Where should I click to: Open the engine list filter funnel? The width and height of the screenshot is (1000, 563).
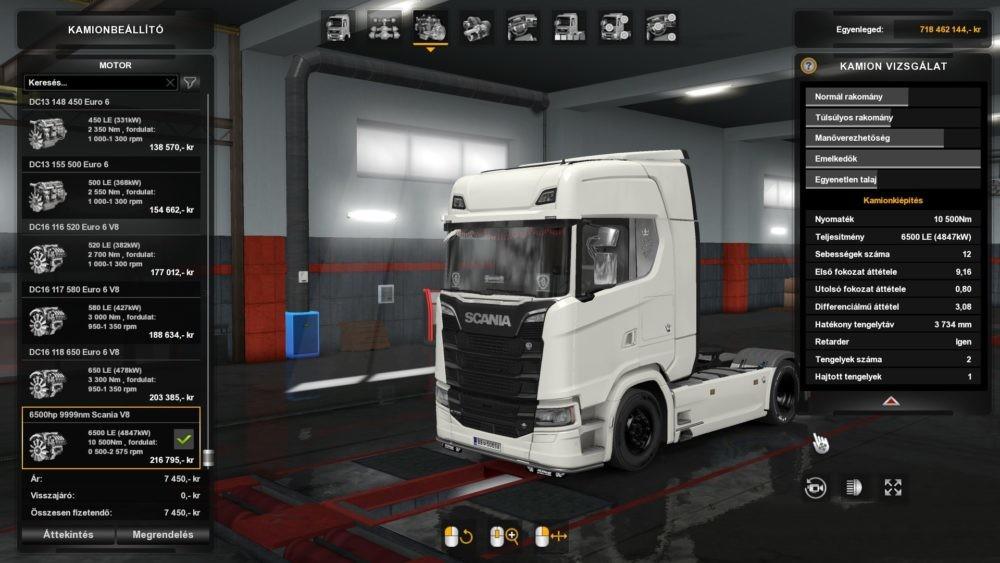point(190,83)
